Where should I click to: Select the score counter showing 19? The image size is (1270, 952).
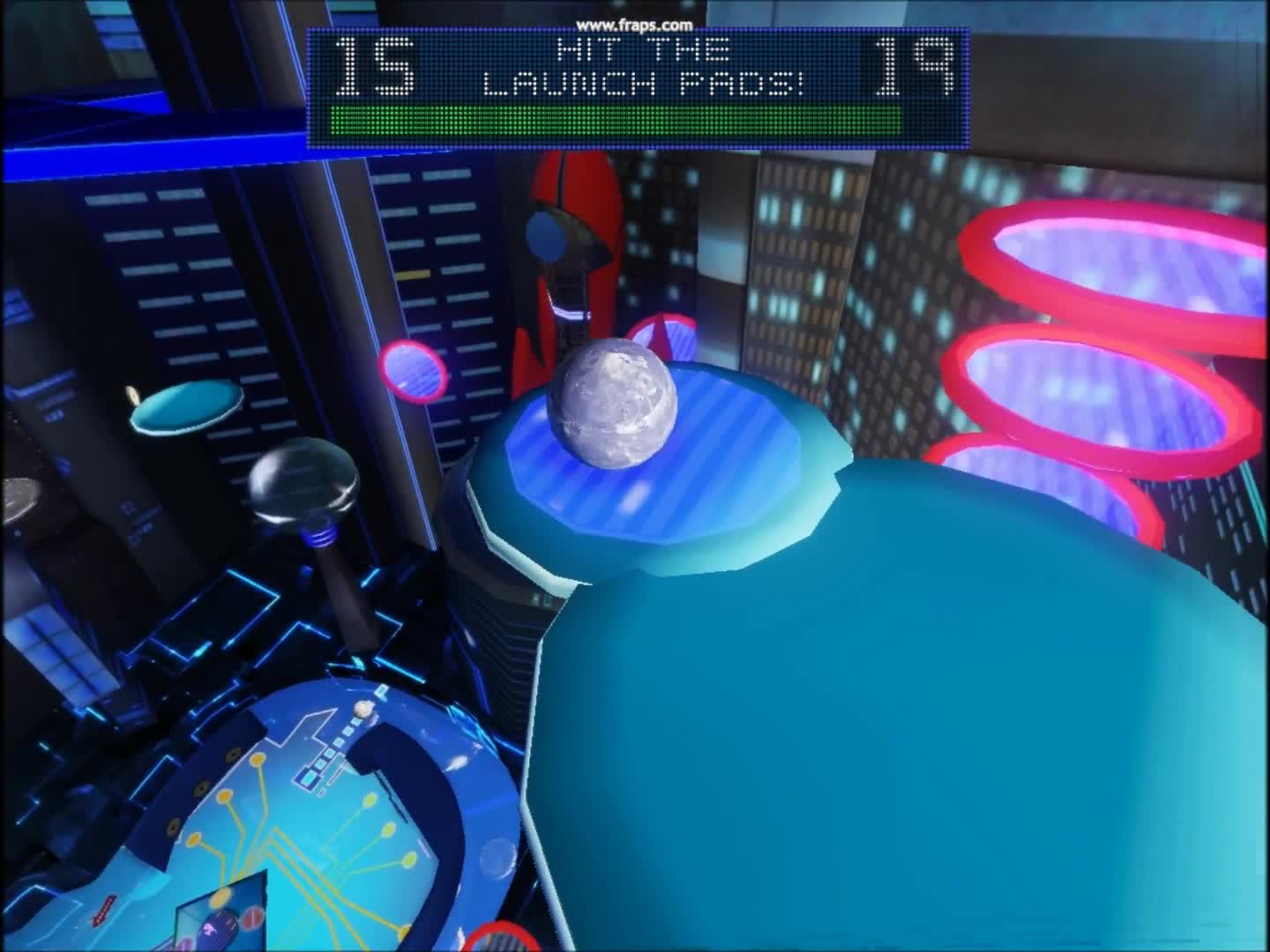point(913,66)
